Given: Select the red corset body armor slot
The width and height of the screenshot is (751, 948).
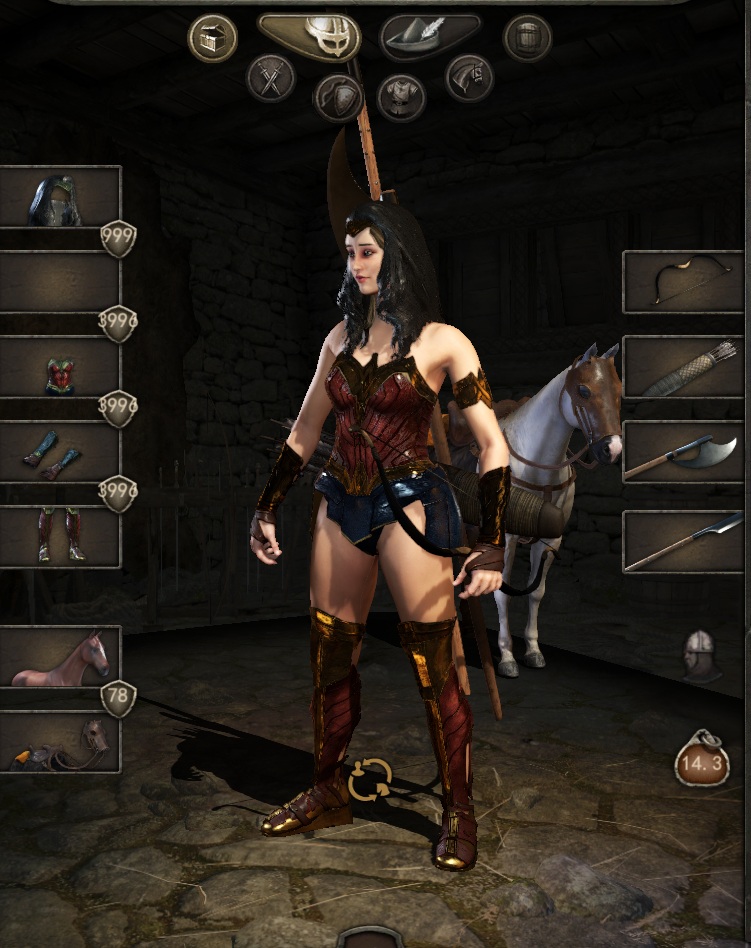Looking at the screenshot, I should pyautogui.click(x=60, y=368).
